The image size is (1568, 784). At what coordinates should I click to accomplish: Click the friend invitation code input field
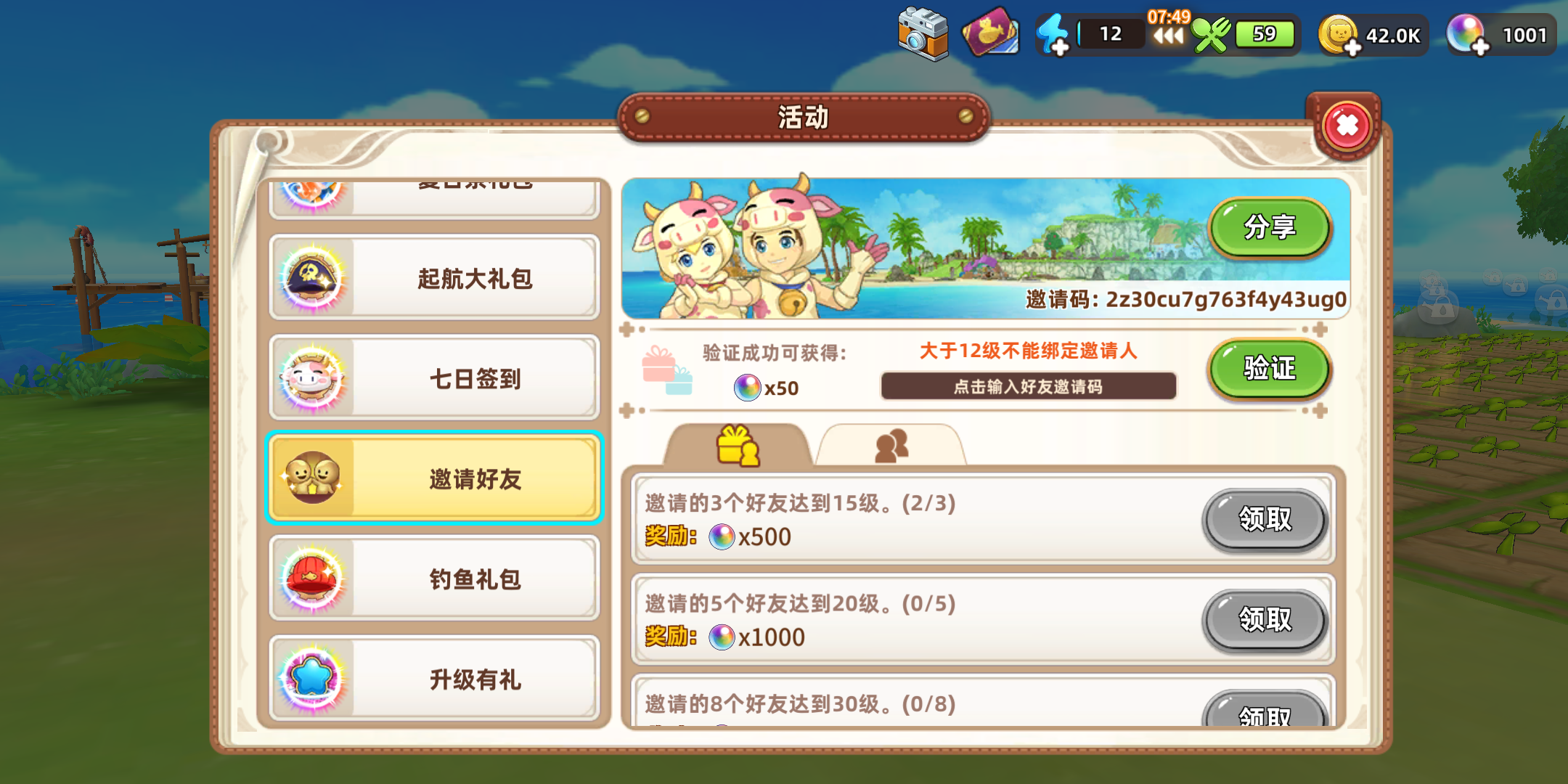point(1028,387)
